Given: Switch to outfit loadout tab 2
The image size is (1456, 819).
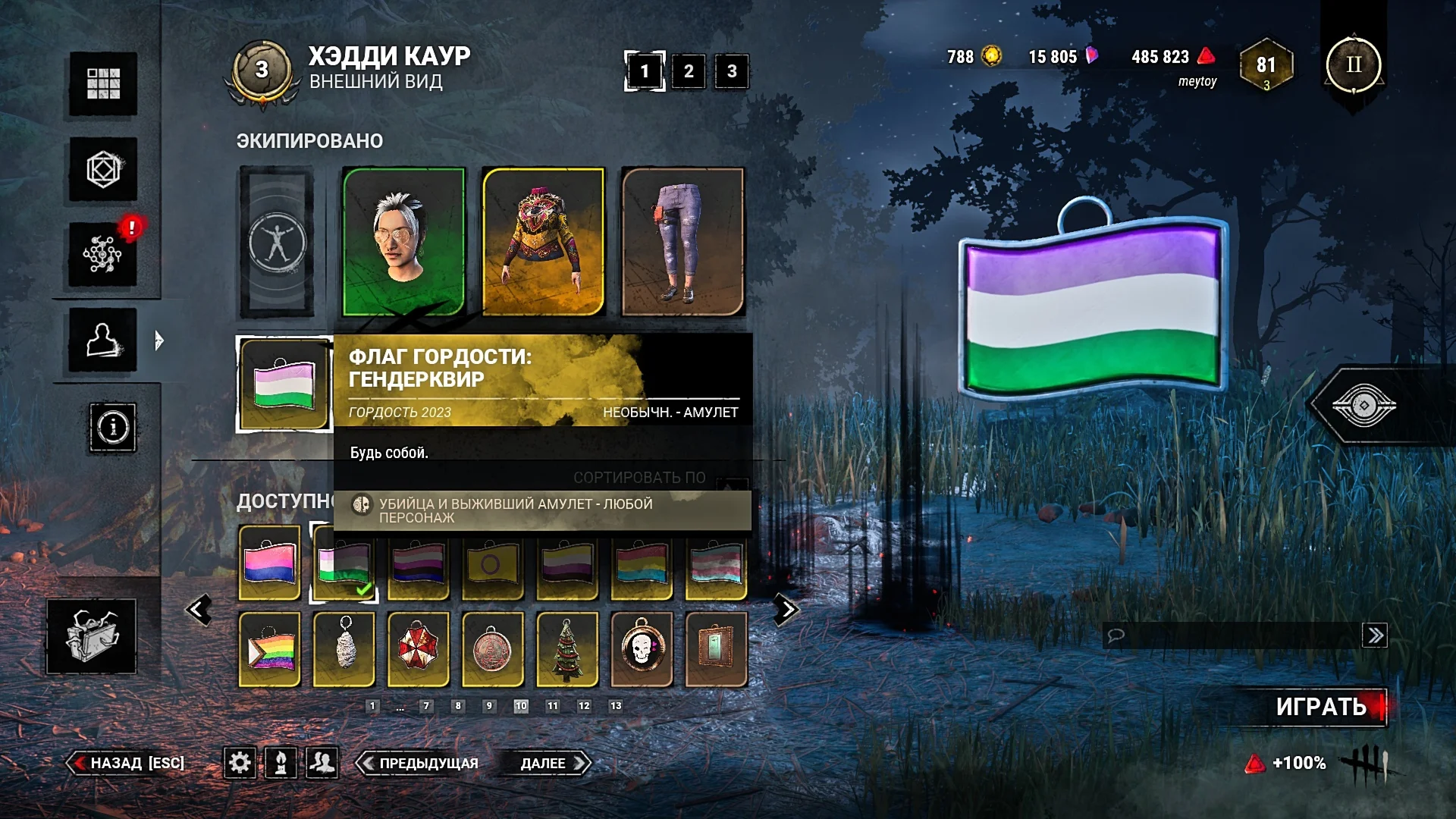Looking at the screenshot, I should [x=687, y=72].
